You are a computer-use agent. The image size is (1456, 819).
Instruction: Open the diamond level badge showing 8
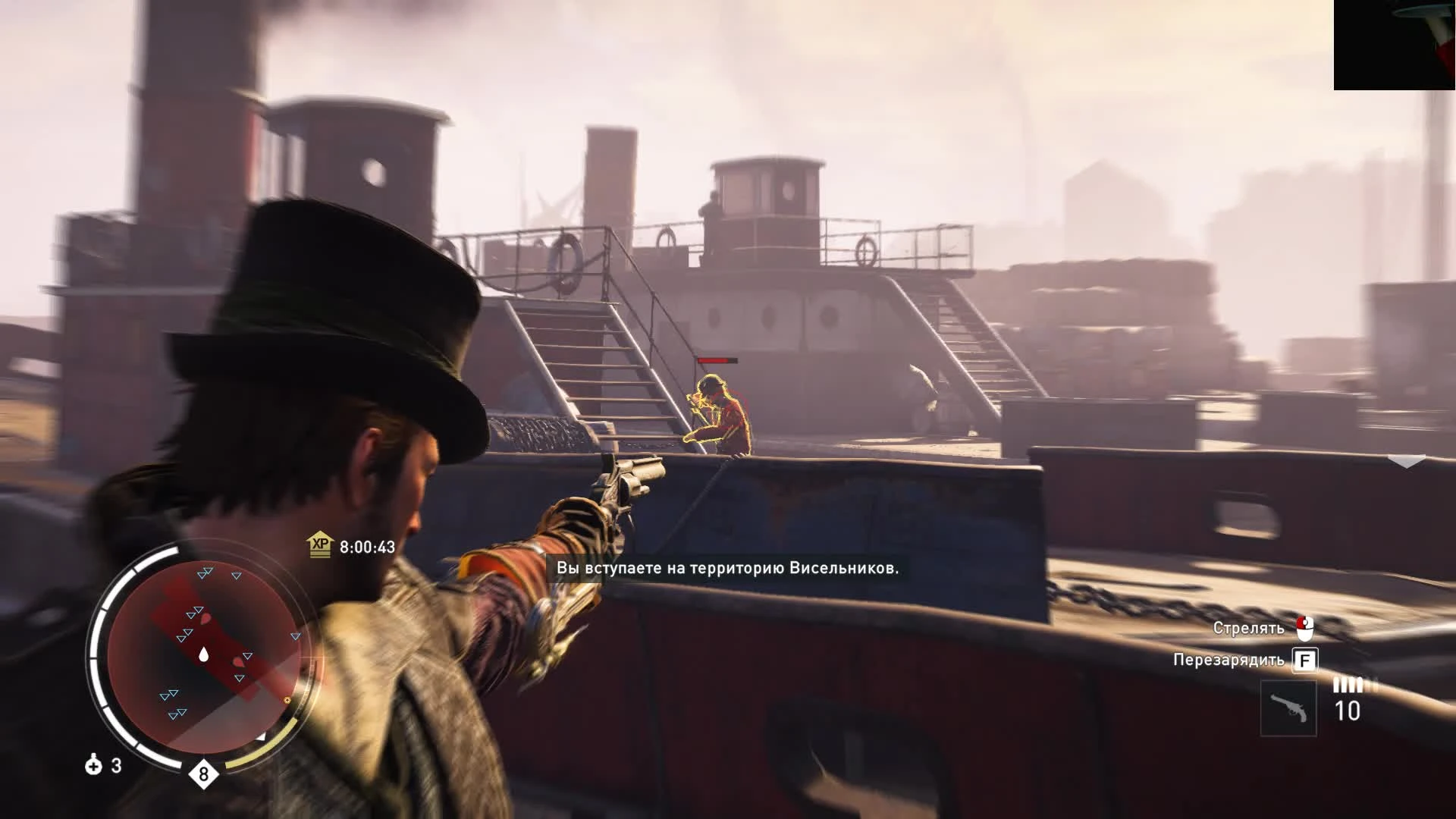[203, 773]
